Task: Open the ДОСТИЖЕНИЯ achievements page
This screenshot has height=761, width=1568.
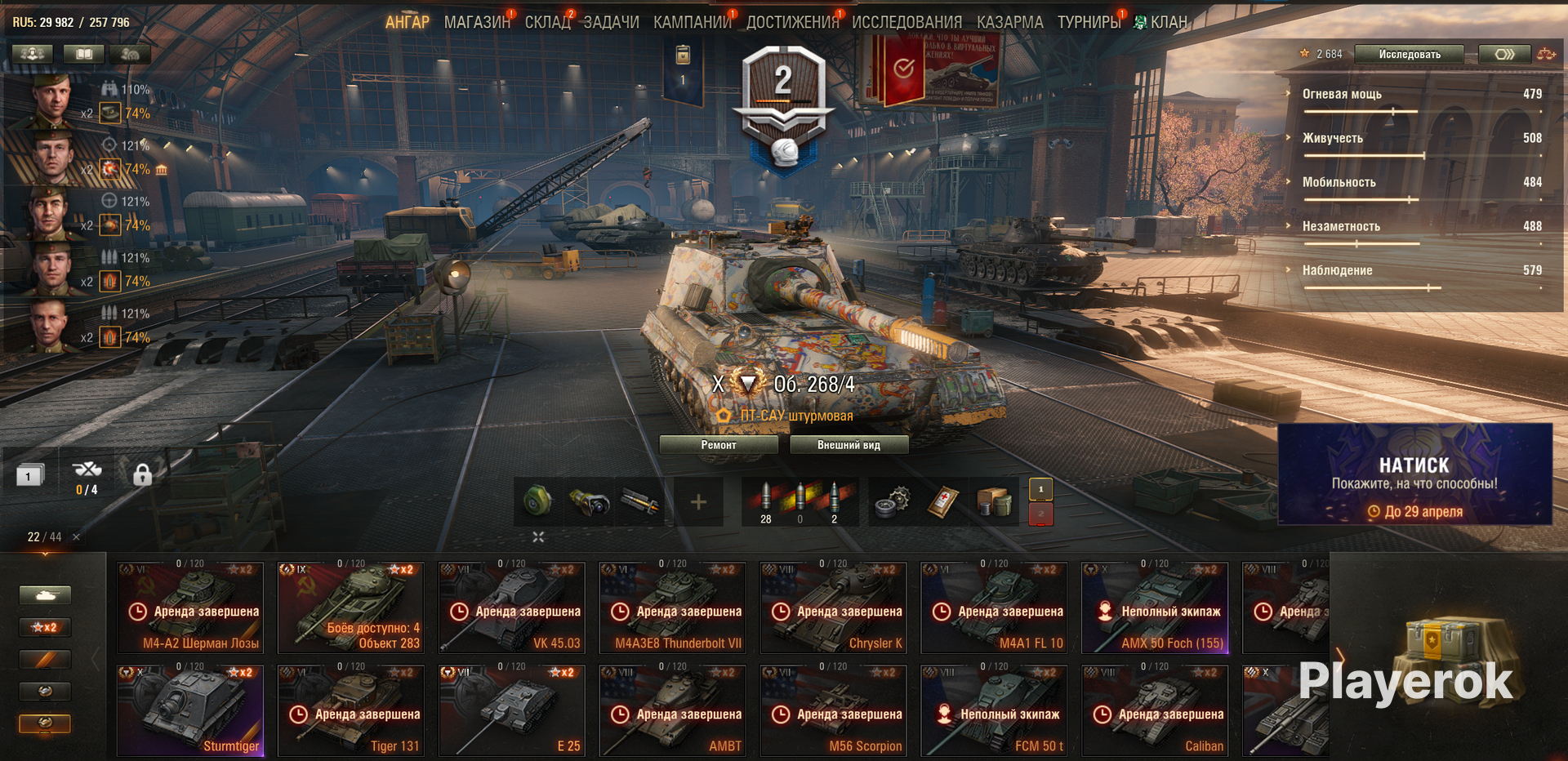Action: [x=792, y=22]
